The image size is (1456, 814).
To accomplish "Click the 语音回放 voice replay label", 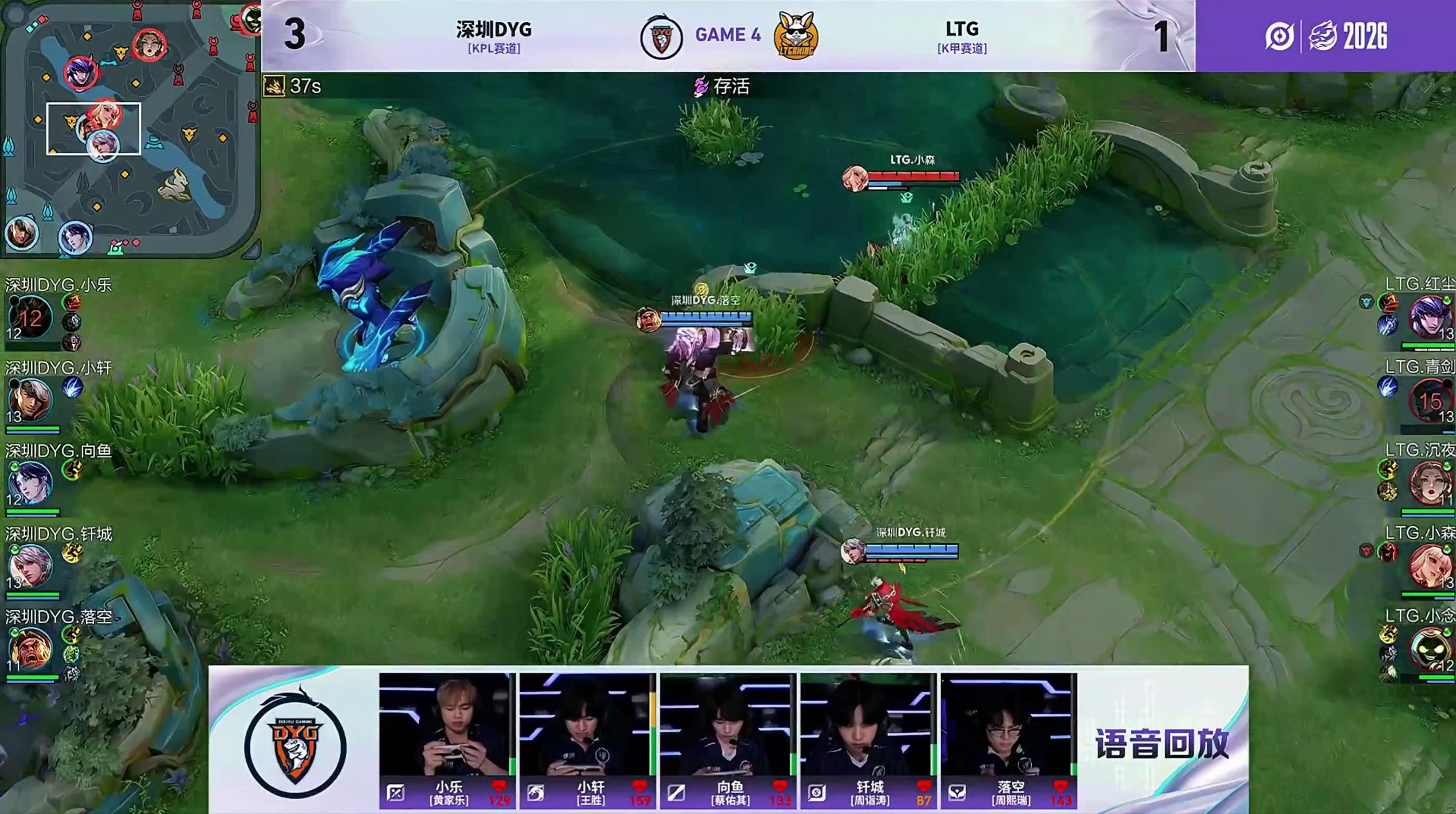I will tap(1162, 743).
